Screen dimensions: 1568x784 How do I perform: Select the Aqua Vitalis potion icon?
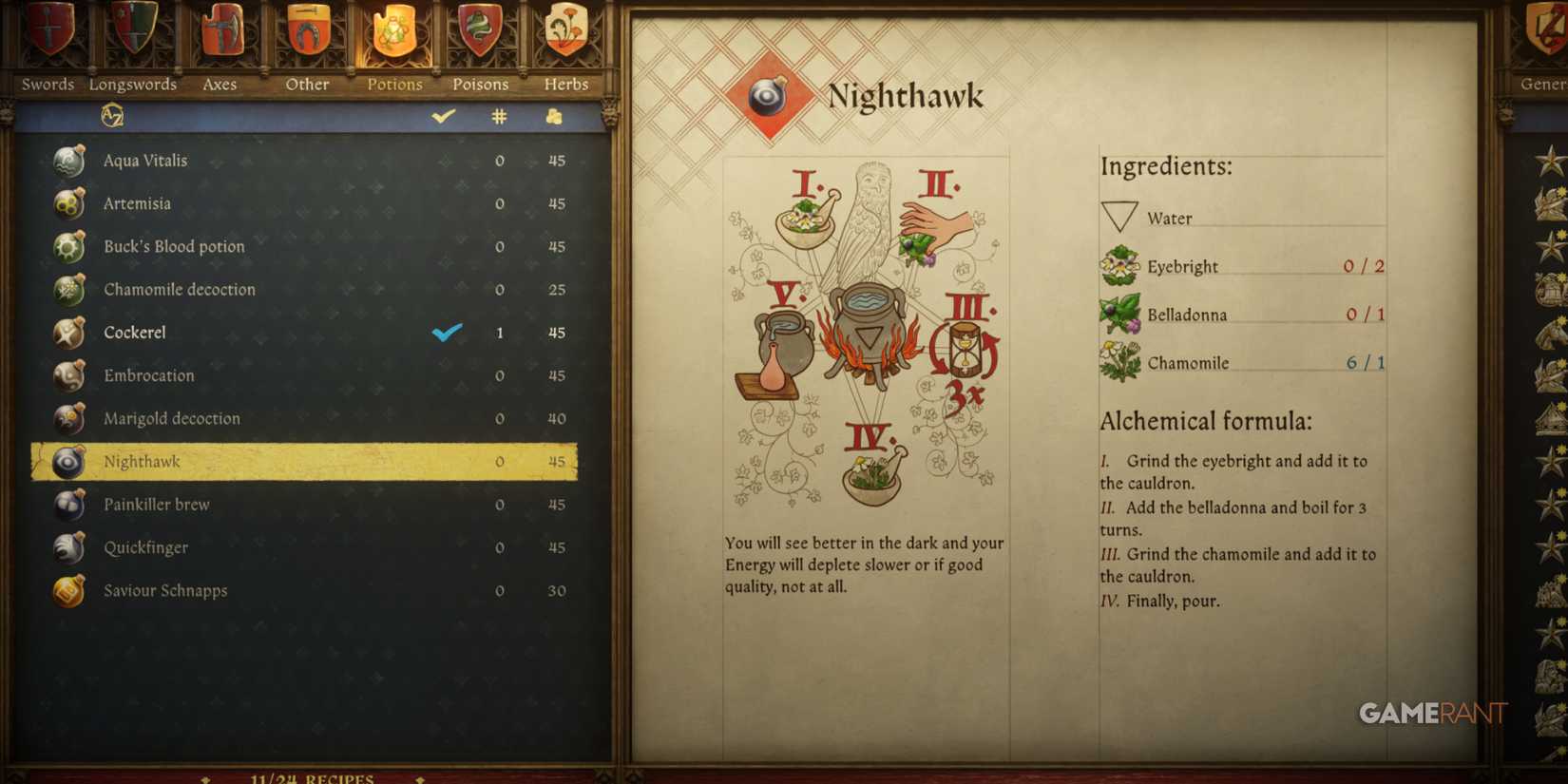pyautogui.click(x=67, y=160)
